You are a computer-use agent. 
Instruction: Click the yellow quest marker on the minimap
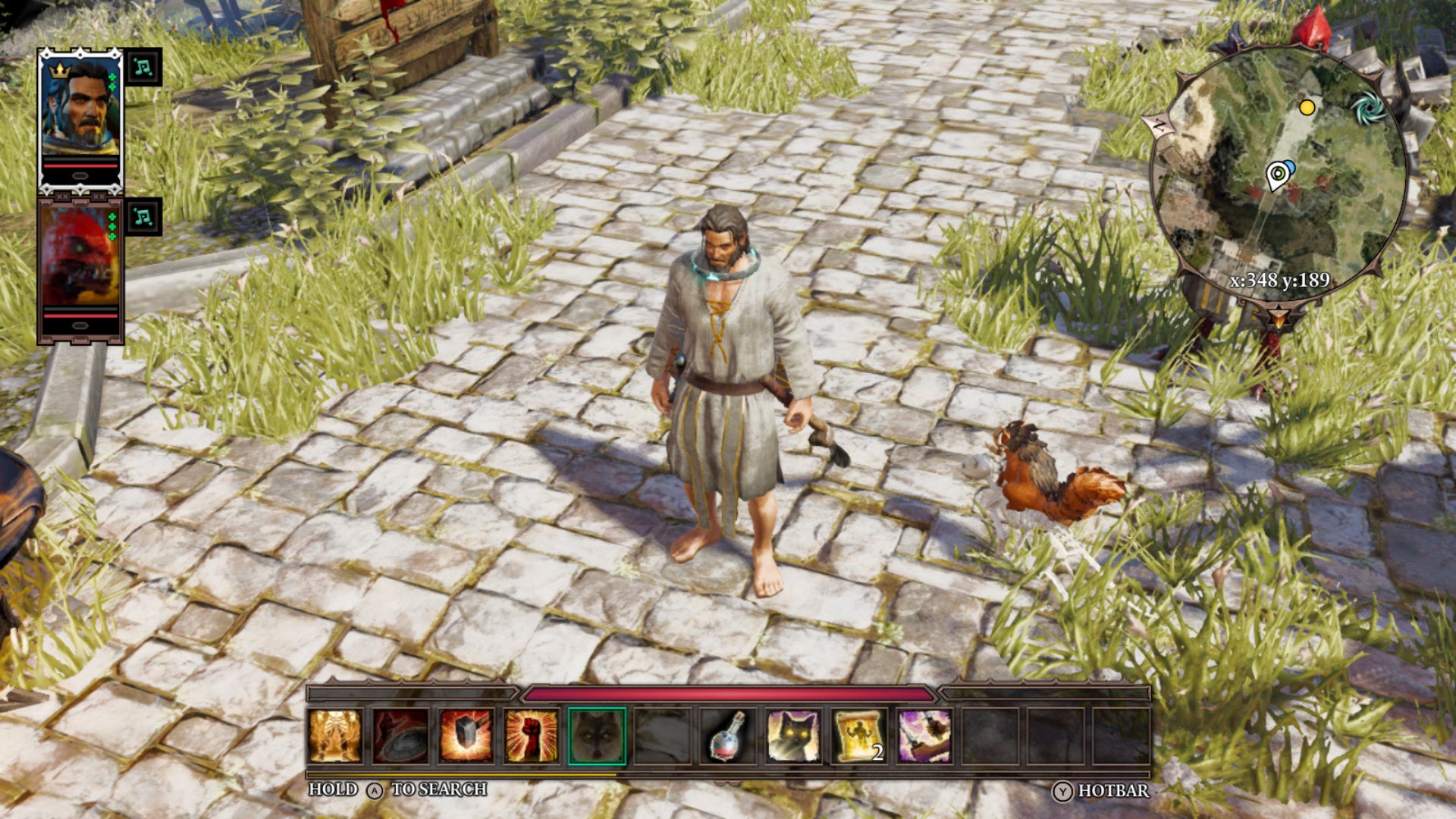tap(1307, 109)
